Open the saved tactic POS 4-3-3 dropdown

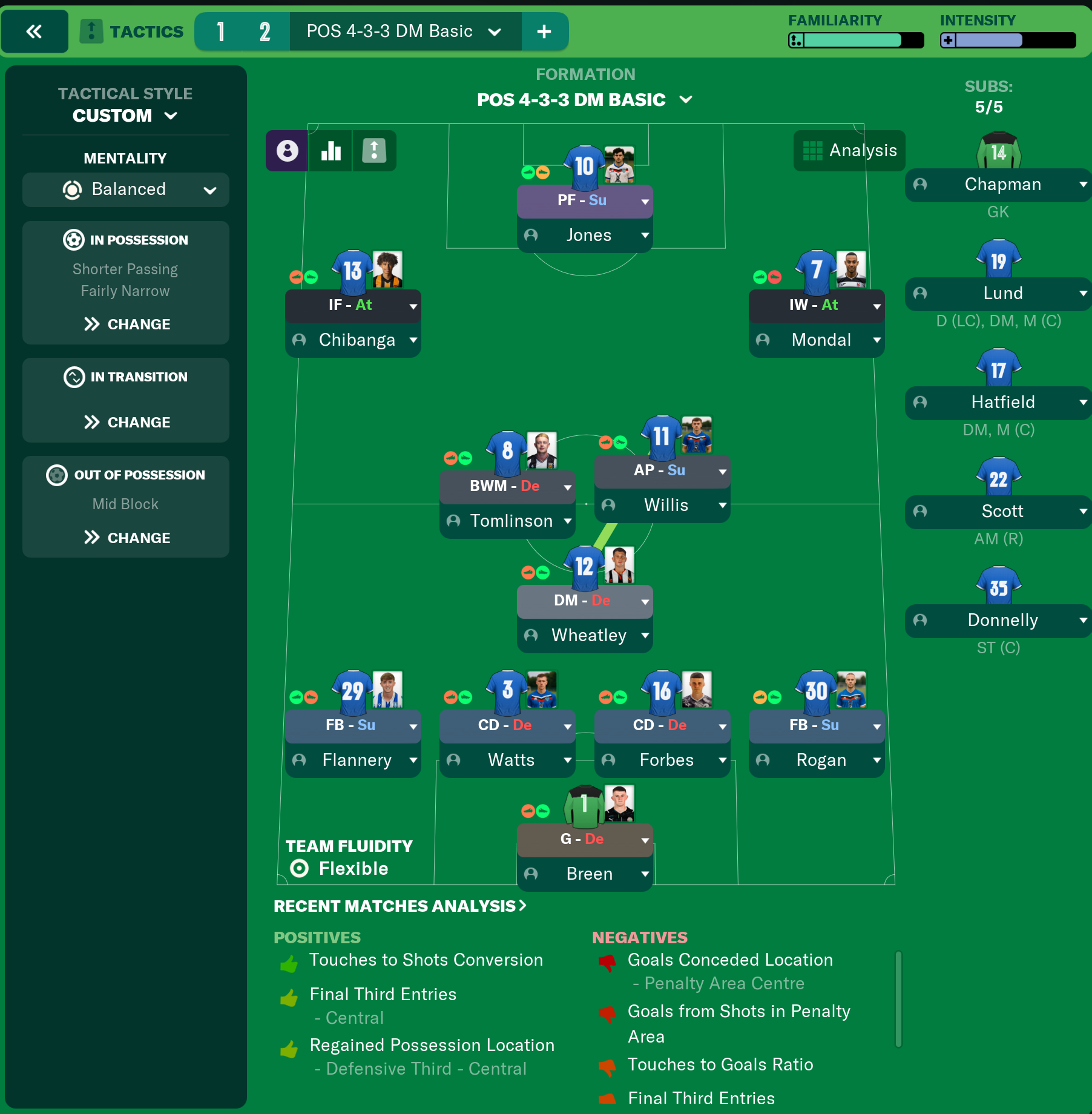[496, 31]
